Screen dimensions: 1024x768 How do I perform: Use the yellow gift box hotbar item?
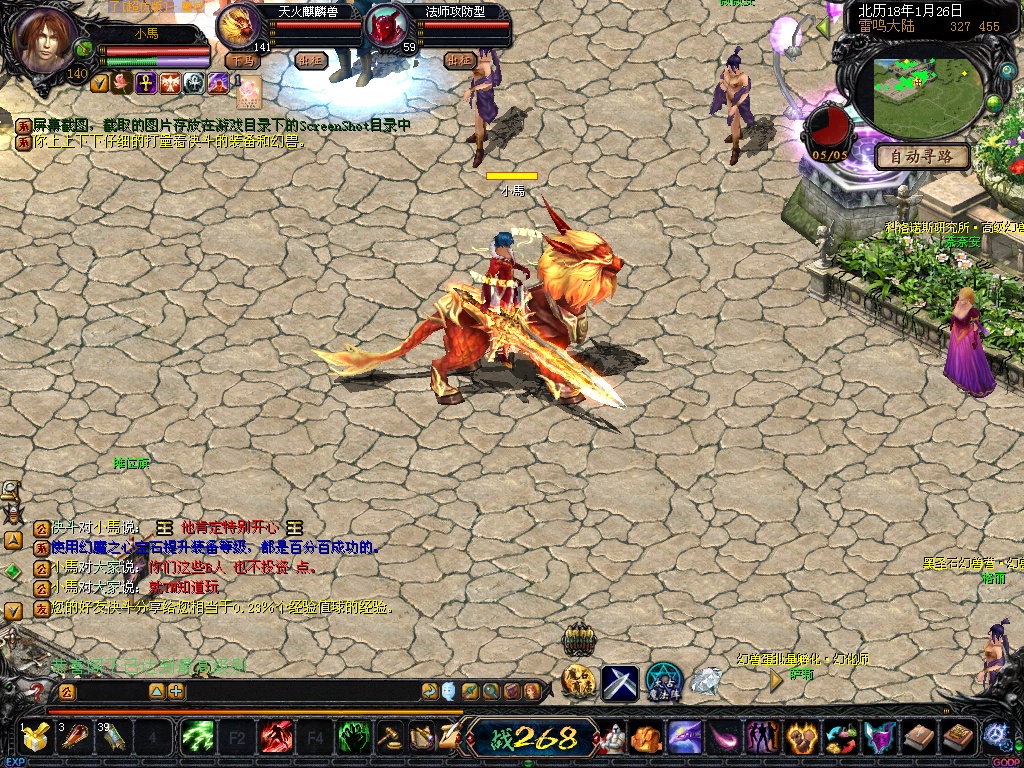point(36,738)
